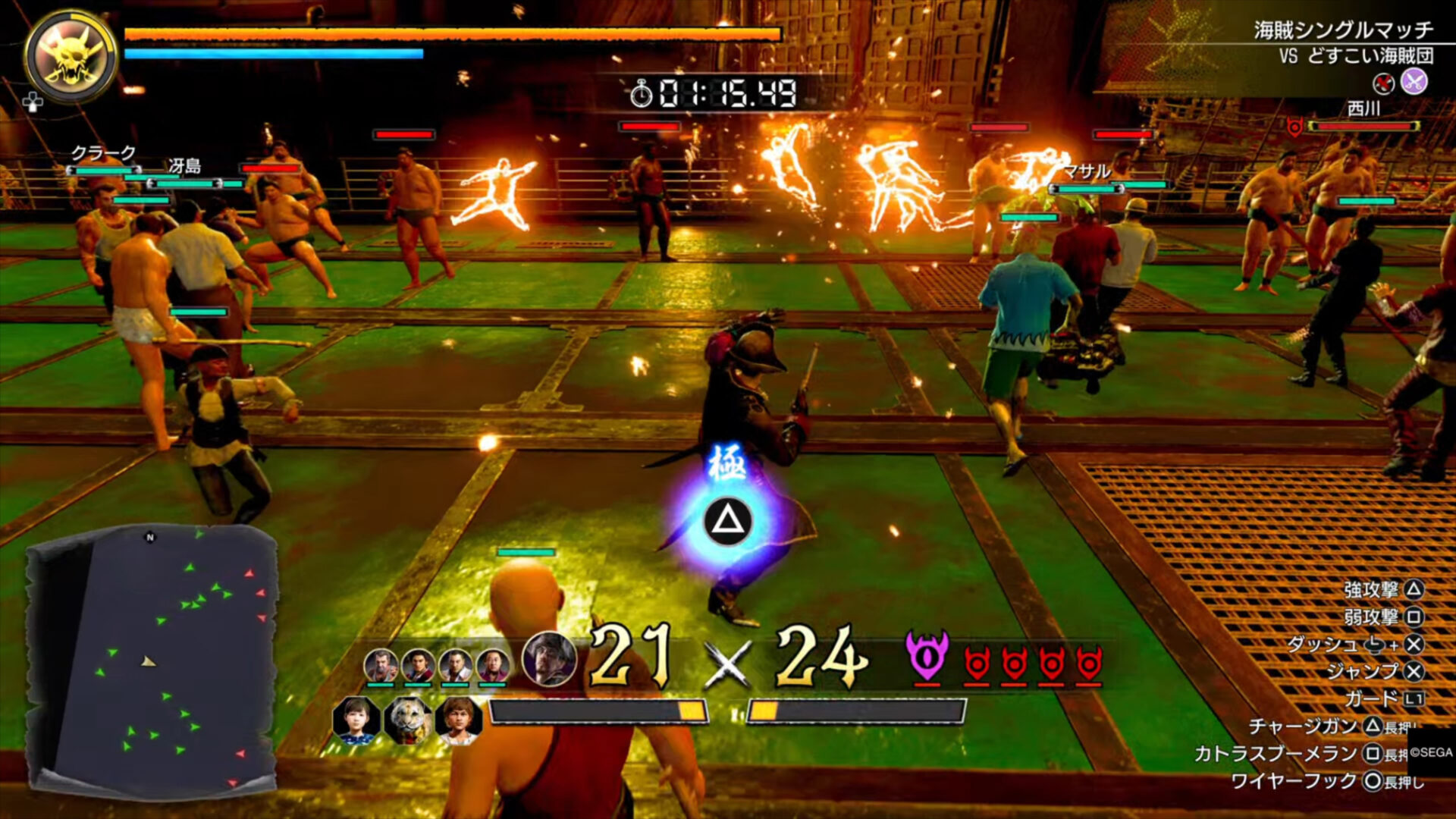
Task: Select the large captain portrait with hat
Action: pyautogui.click(x=549, y=659)
